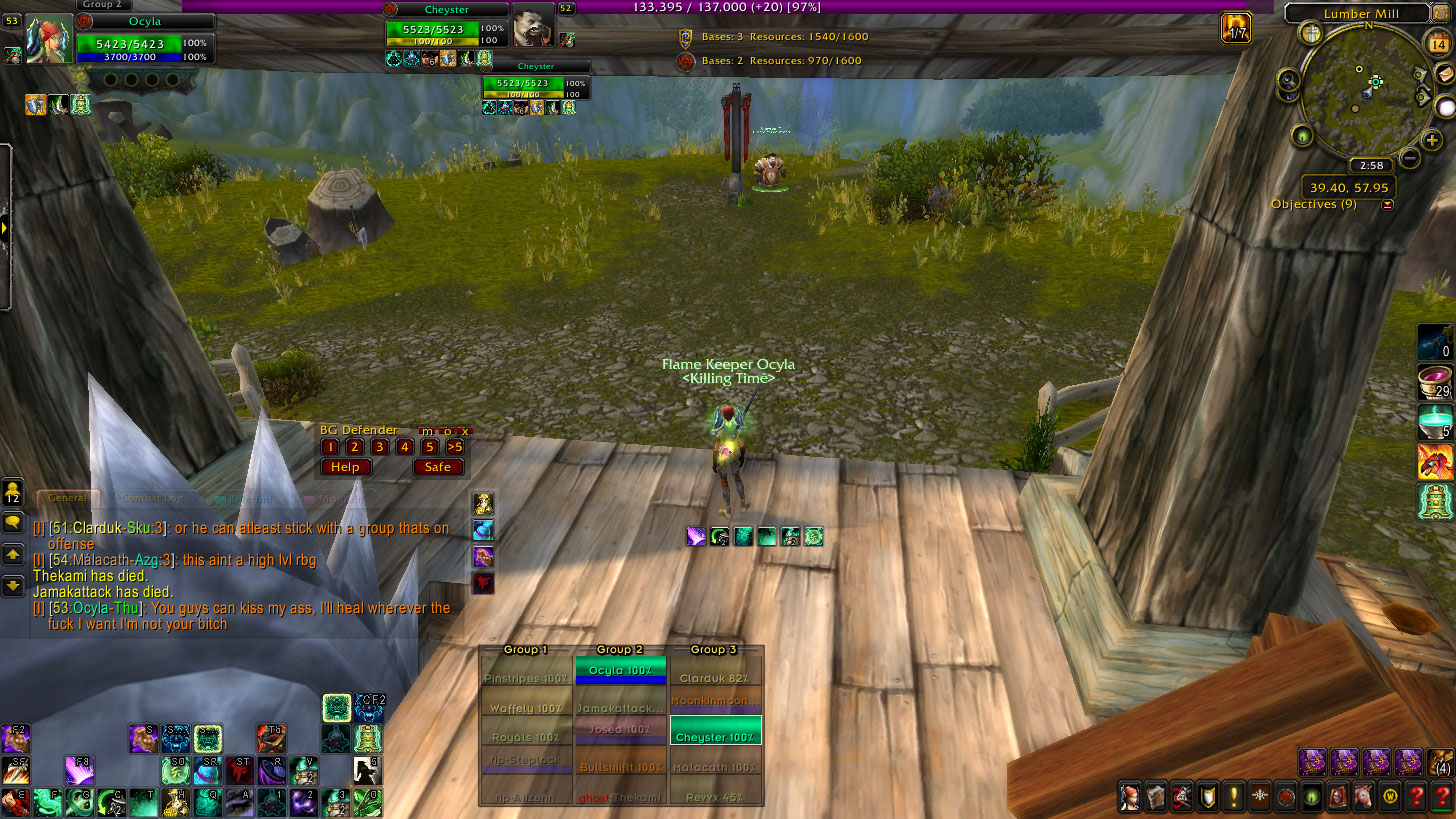The image size is (1456, 819).
Task: Report base Safe in BG Defender
Action: tap(438, 467)
